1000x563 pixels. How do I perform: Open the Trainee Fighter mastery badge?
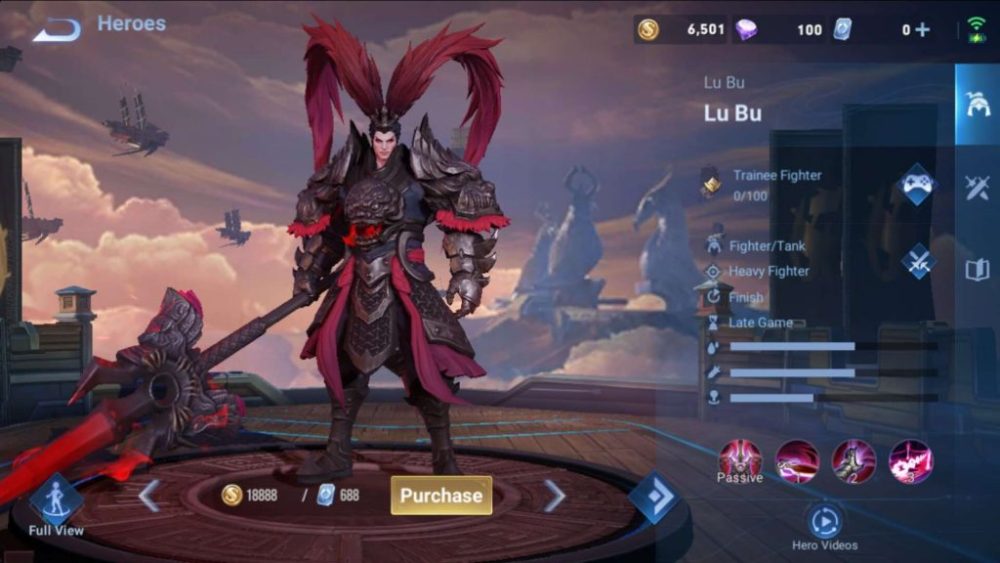[711, 183]
